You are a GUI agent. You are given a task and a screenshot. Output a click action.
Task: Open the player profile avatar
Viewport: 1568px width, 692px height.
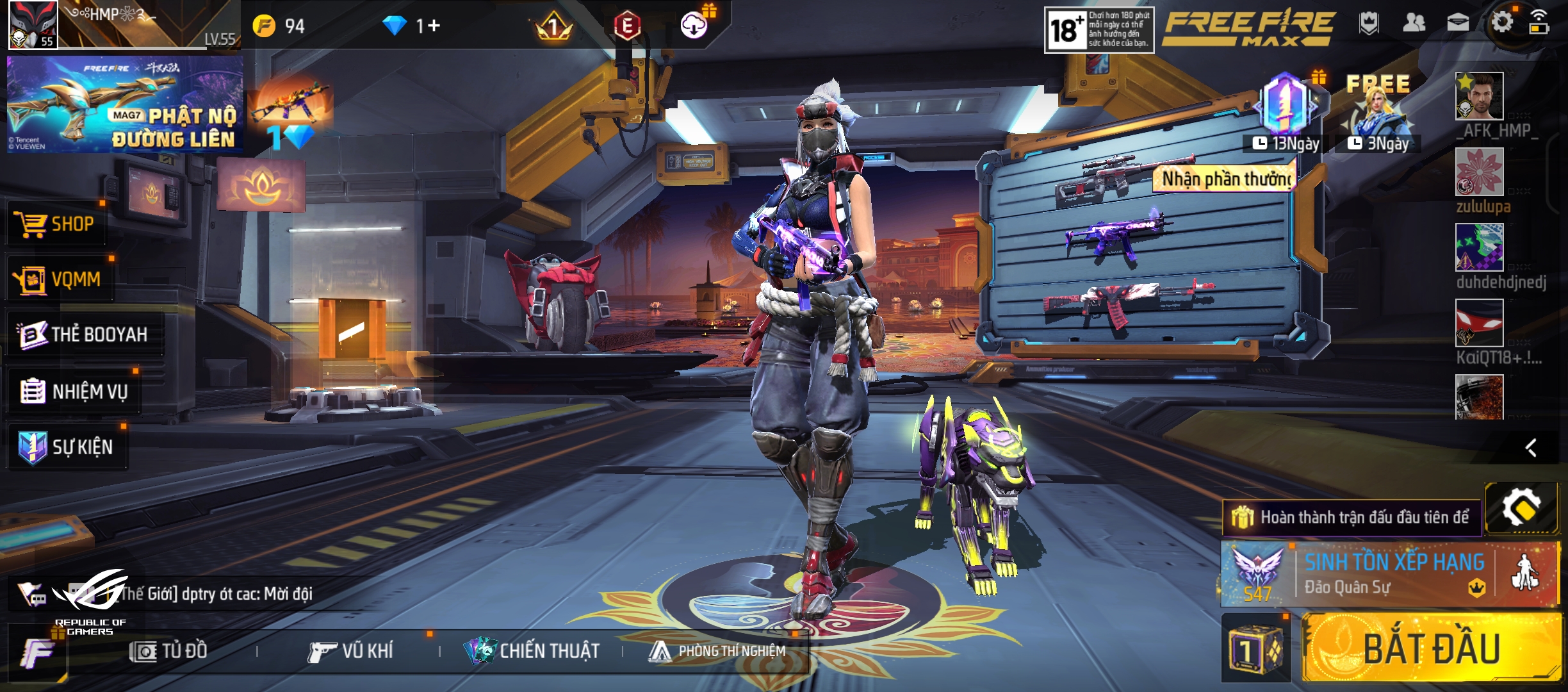pos(33,24)
